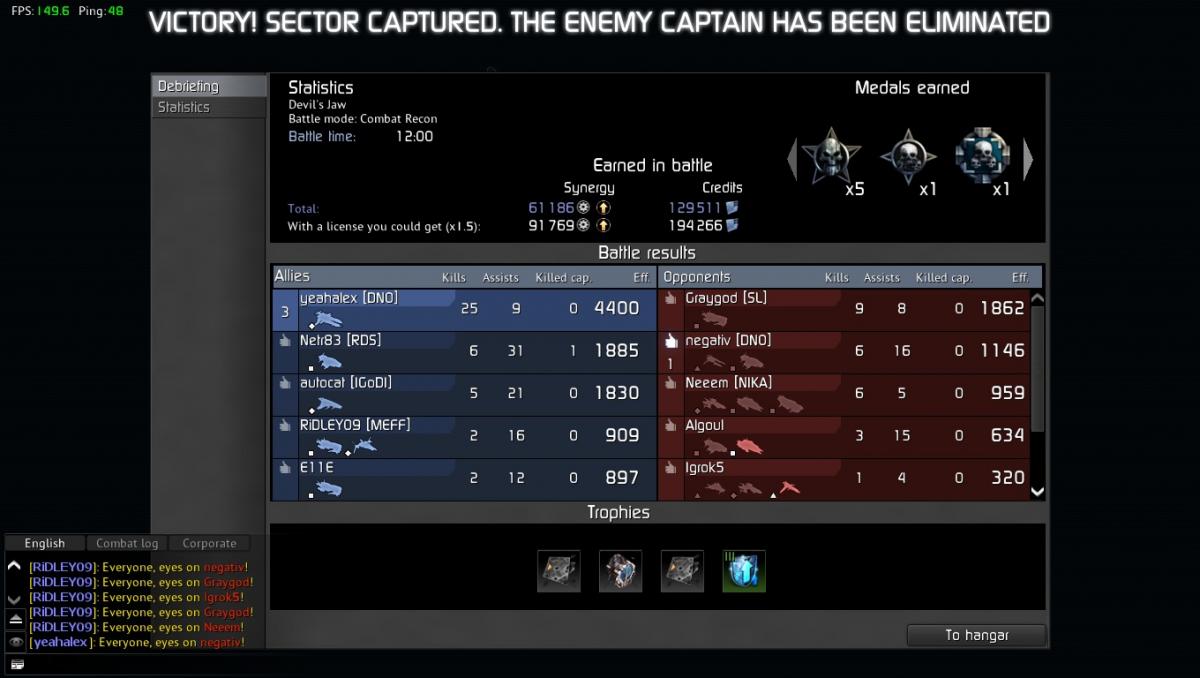Switch to the Debriefing tab
This screenshot has height=678, width=1200.
pyautogui.click(x=208, y=86)
